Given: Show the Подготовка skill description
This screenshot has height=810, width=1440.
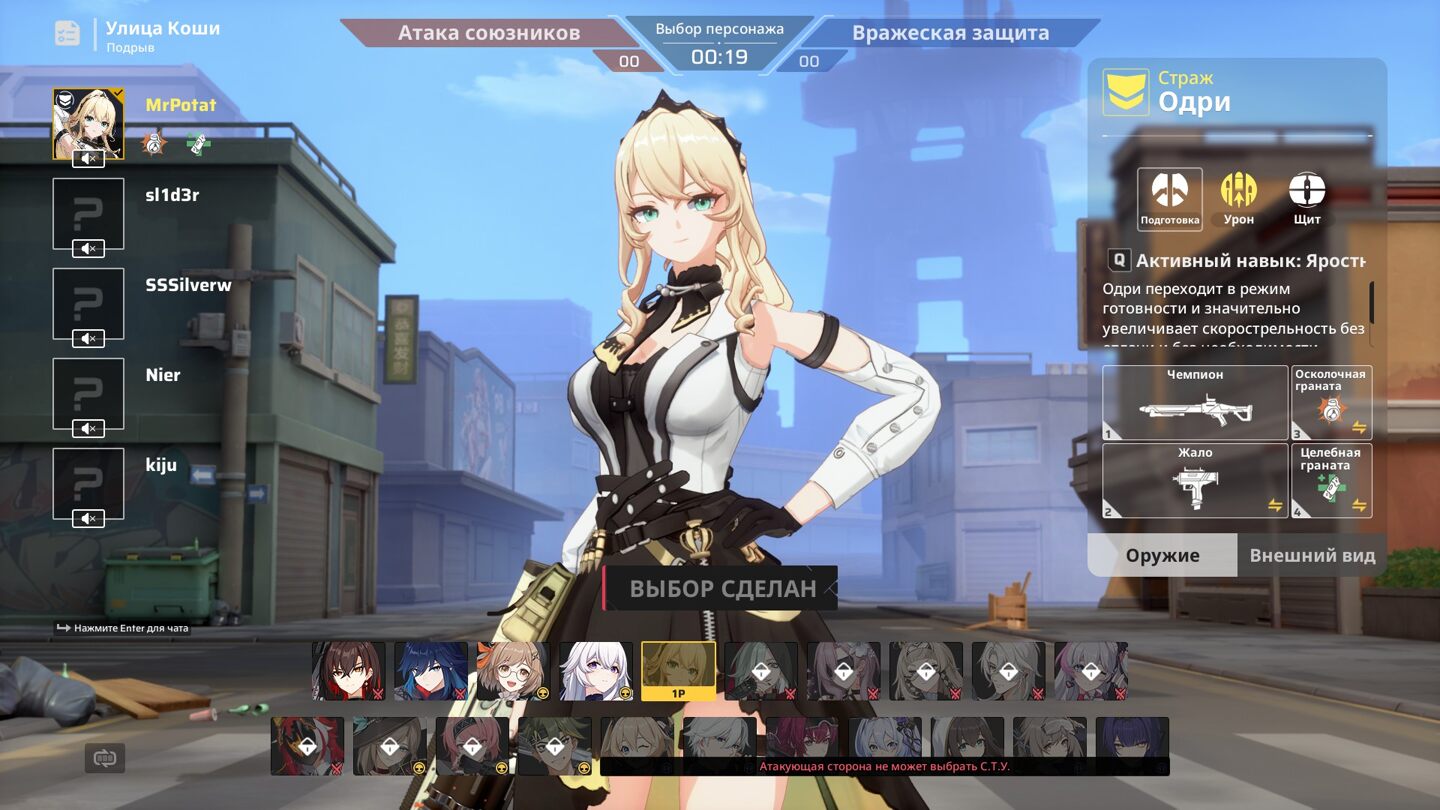Looking at the screenshot, I should click(1169, 197).
